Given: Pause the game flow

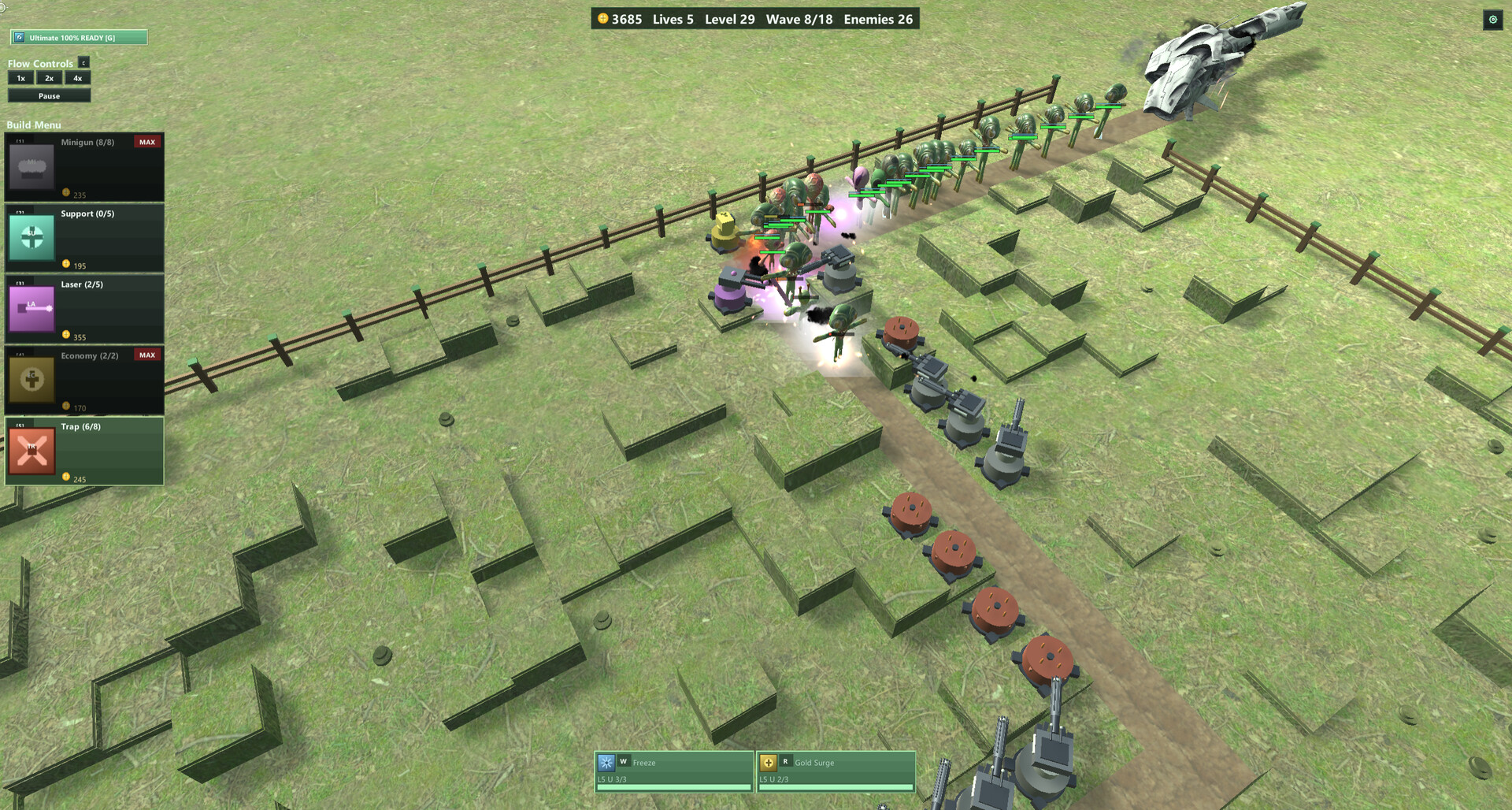Looking at the screenshot, I should click(49, 96).
